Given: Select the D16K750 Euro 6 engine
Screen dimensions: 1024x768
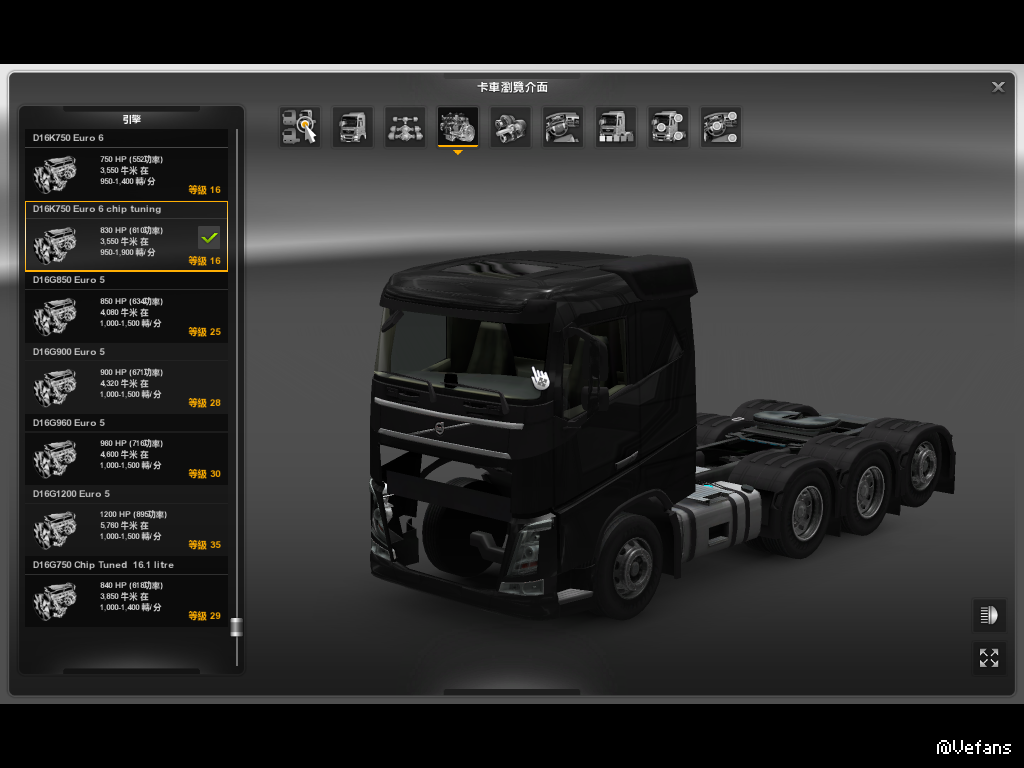Looking at the screenshot, I should 126,174.
